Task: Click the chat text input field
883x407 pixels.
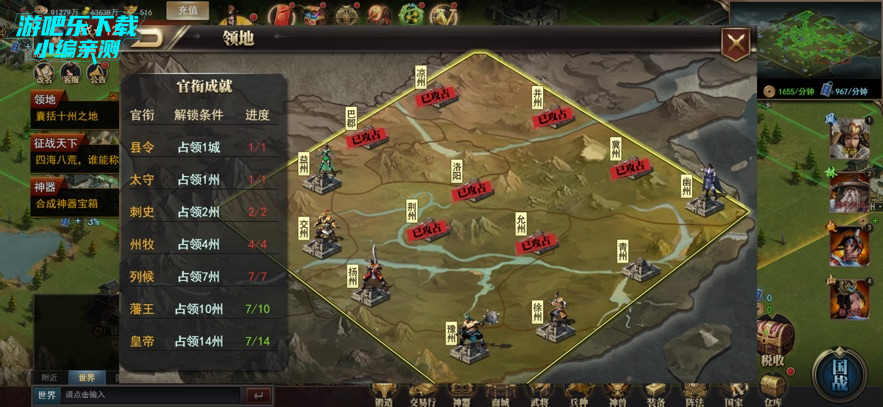Action: point(150,396)
